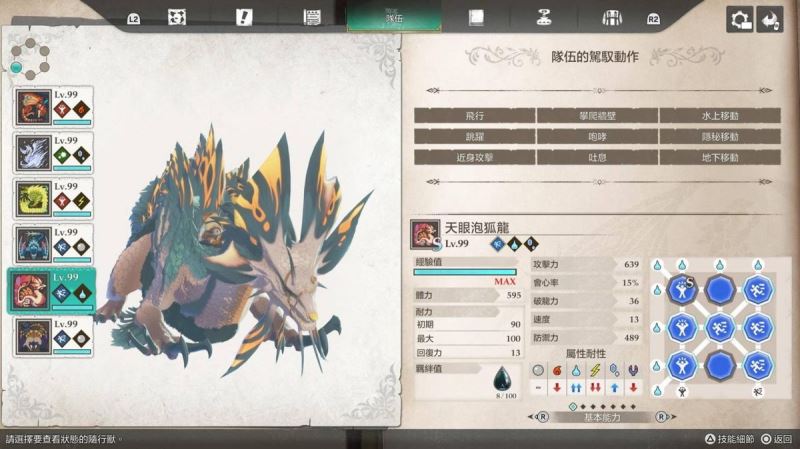
Task: Select the highlighted pink 泡狐龍 party row
Action: click(53, 290)
